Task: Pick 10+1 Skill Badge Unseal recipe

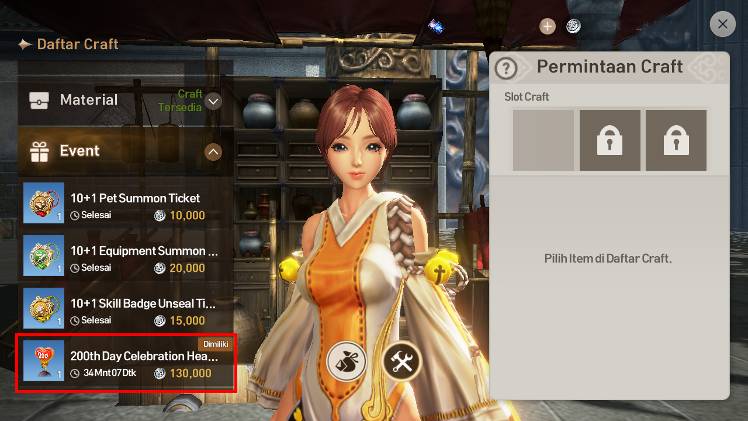Action: 128,311
